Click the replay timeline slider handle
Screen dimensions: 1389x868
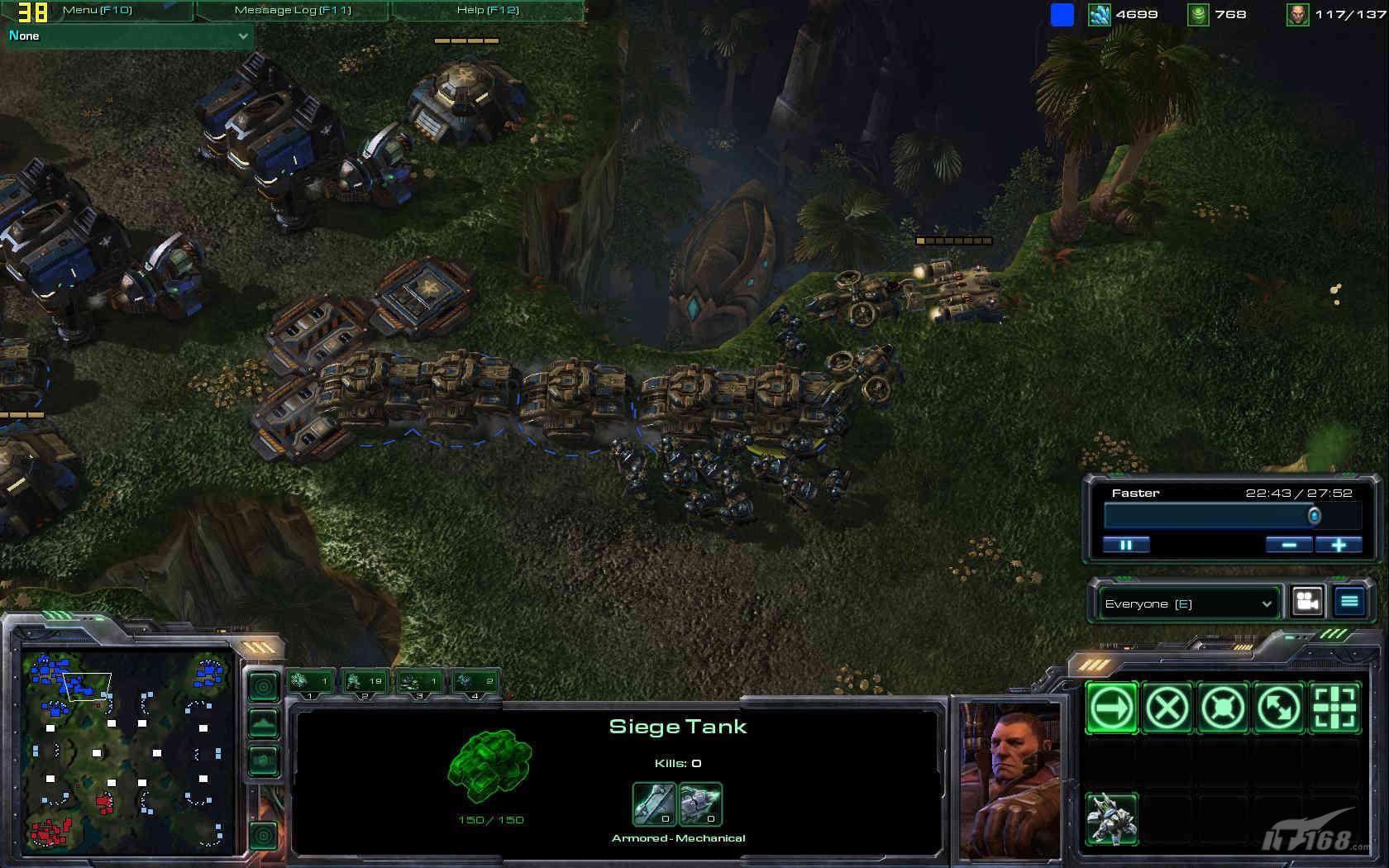(1314, 517)
